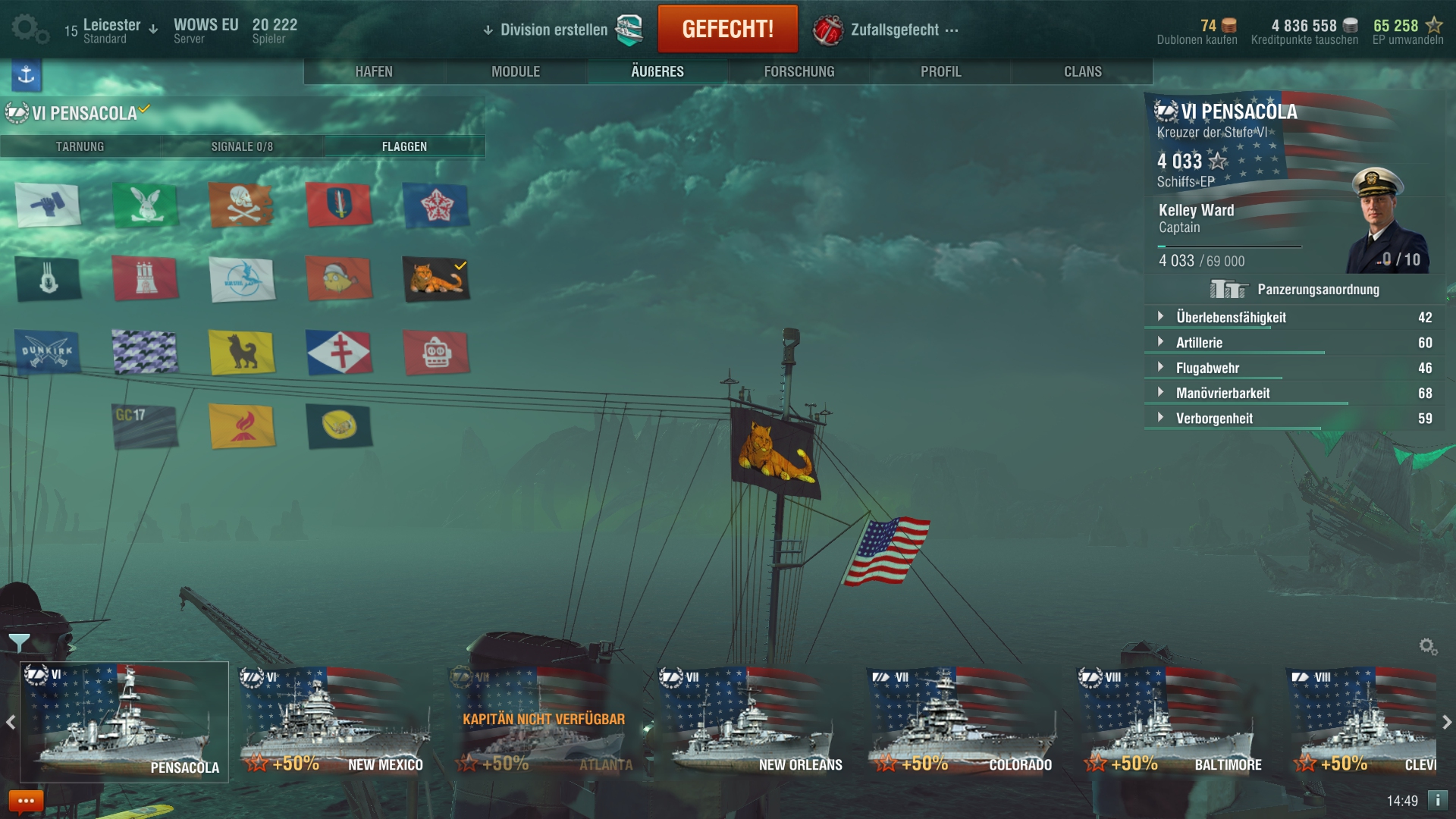Viewport: 1456px width, 819px height.
Task: Expand the Überlebensfähigkeit stat details
Action: 1160,318
